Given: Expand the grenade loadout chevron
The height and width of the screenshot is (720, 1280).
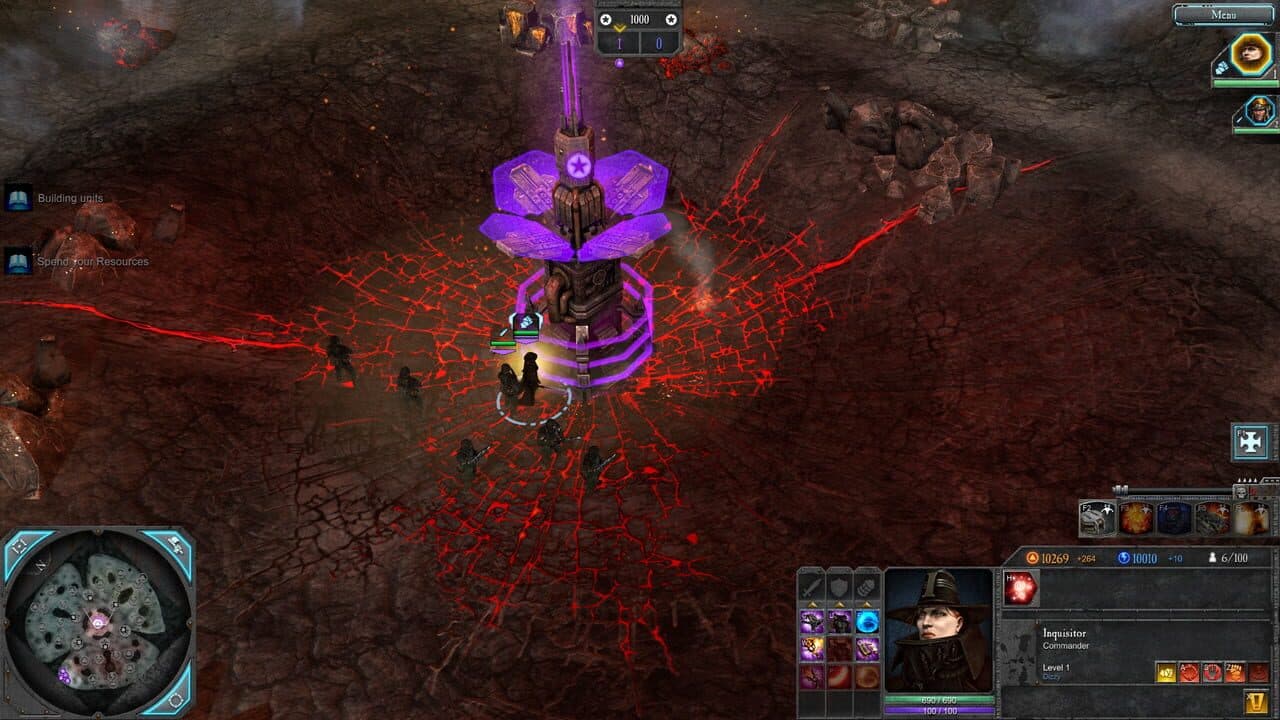Looking at the screenshot, I should pos(868,604).
